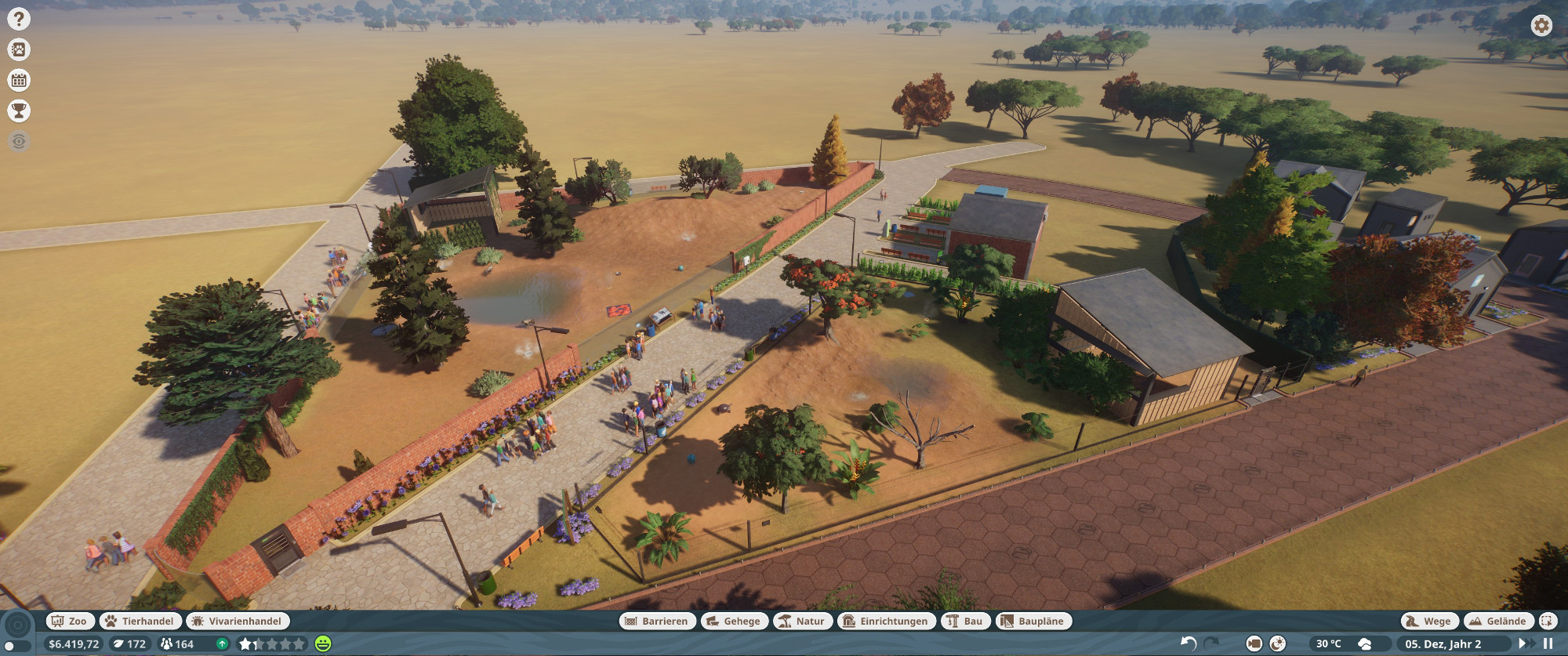
Task: Choose the Bau construction menu
Action: 965,621
